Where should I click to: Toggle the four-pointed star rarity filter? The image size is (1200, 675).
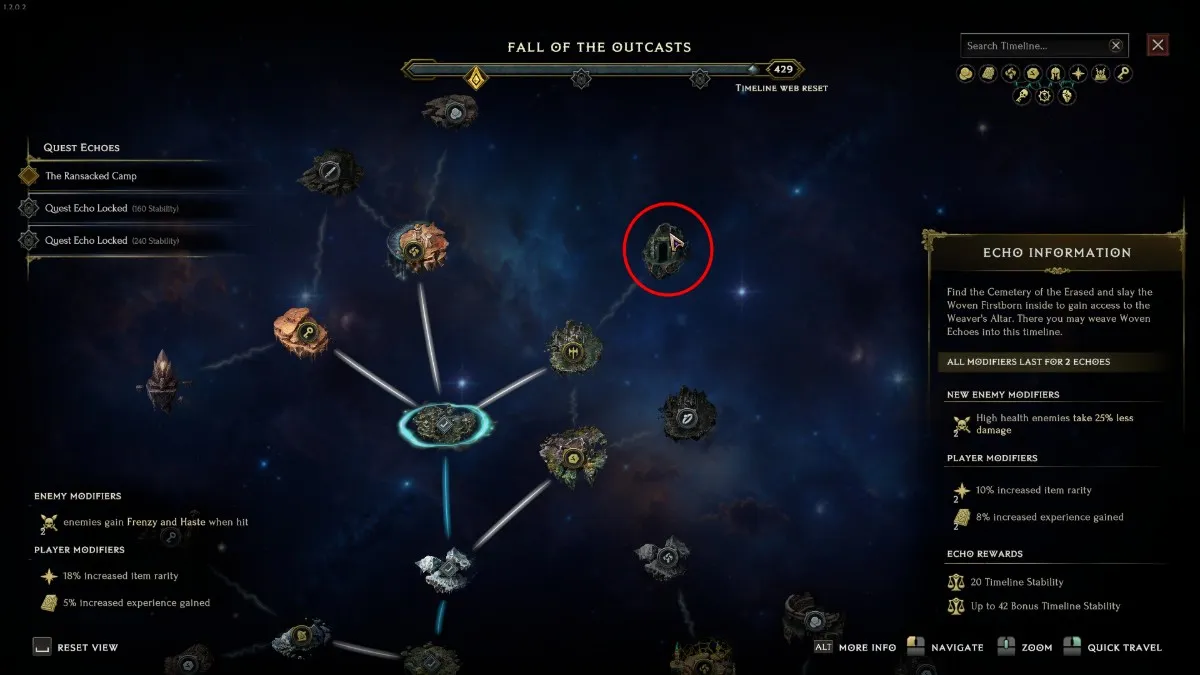(x=1078, y=73)
